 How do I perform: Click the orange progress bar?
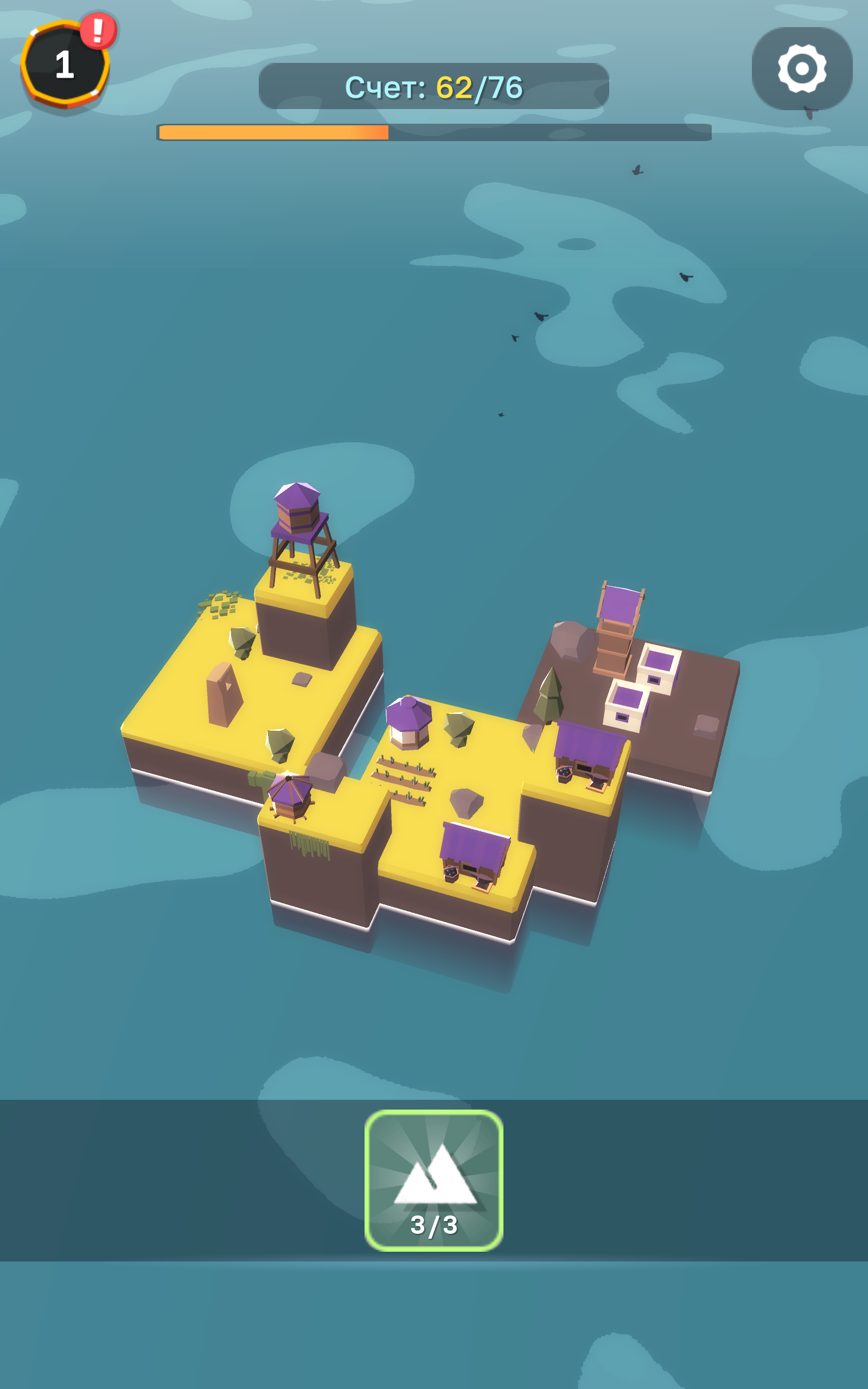click(273, 133)
